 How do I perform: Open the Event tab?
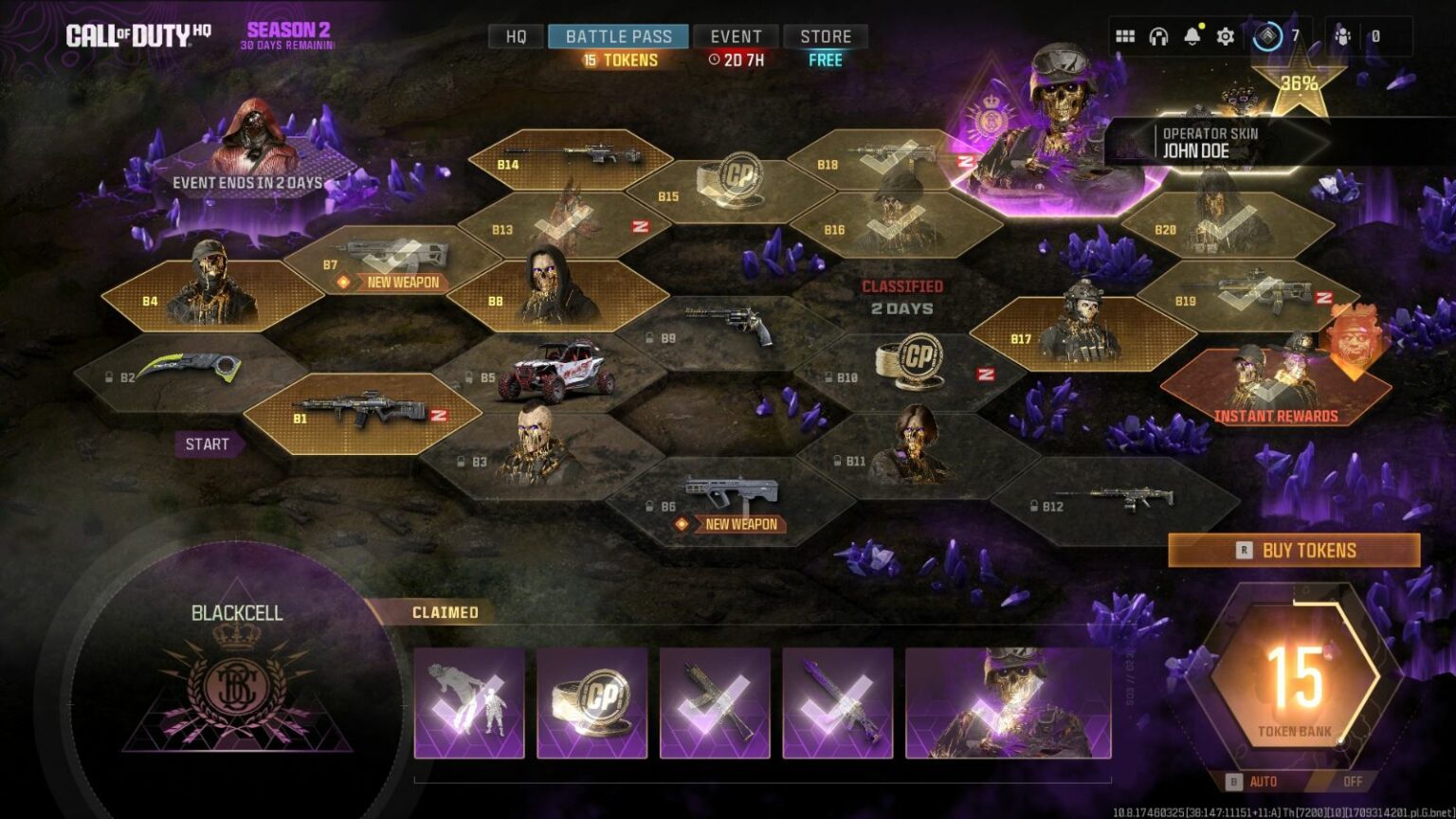pos(736,37)
